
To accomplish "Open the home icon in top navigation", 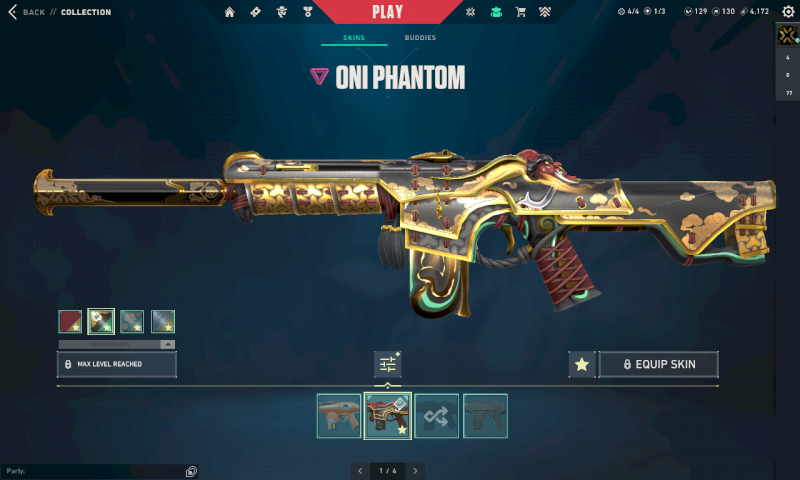I will tap(230, 12).
